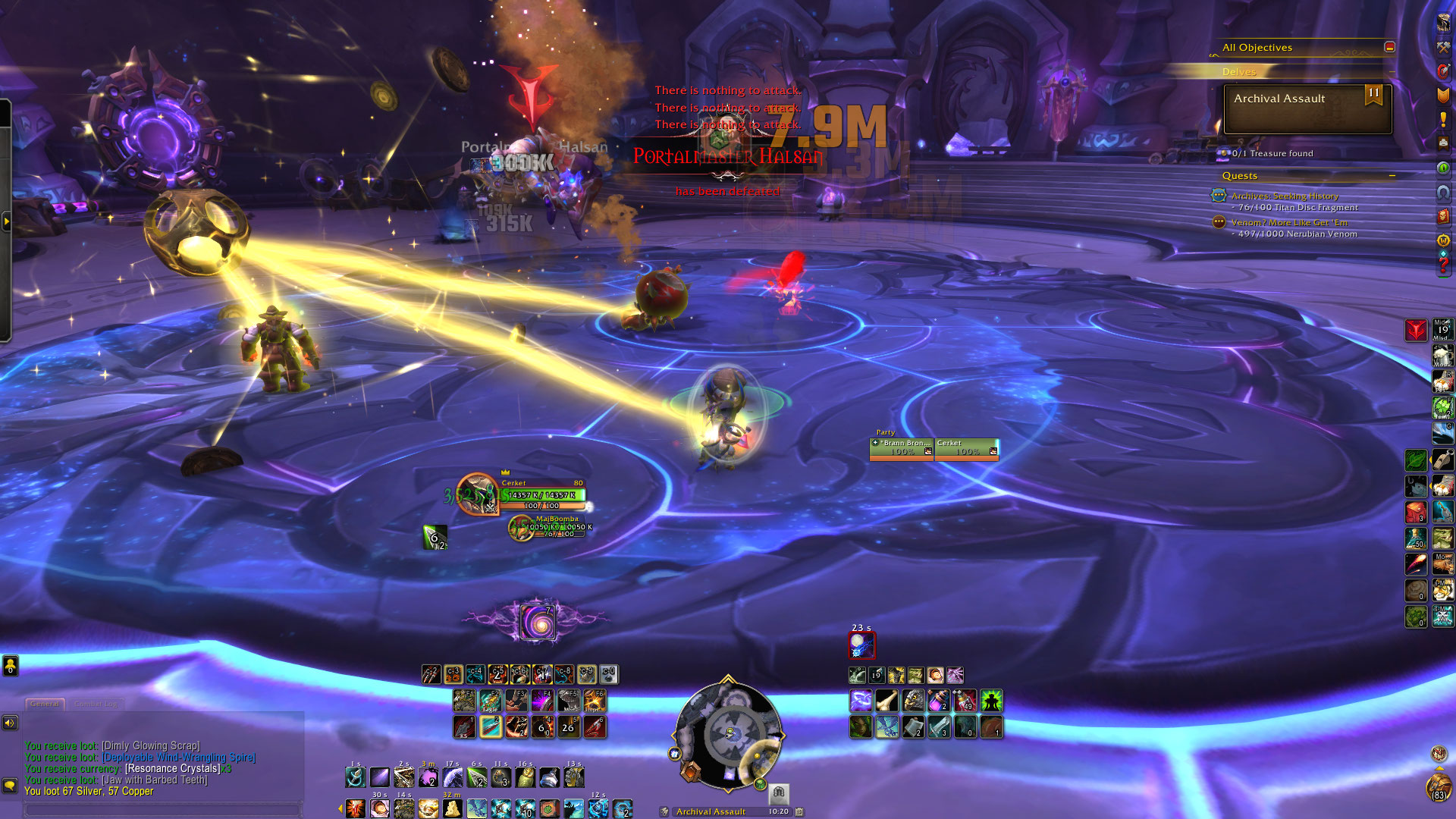This screenshot has height=819, width=1456.
Task: Use the F2 Eagle ability slot
Action: click(x=490, y=700)
